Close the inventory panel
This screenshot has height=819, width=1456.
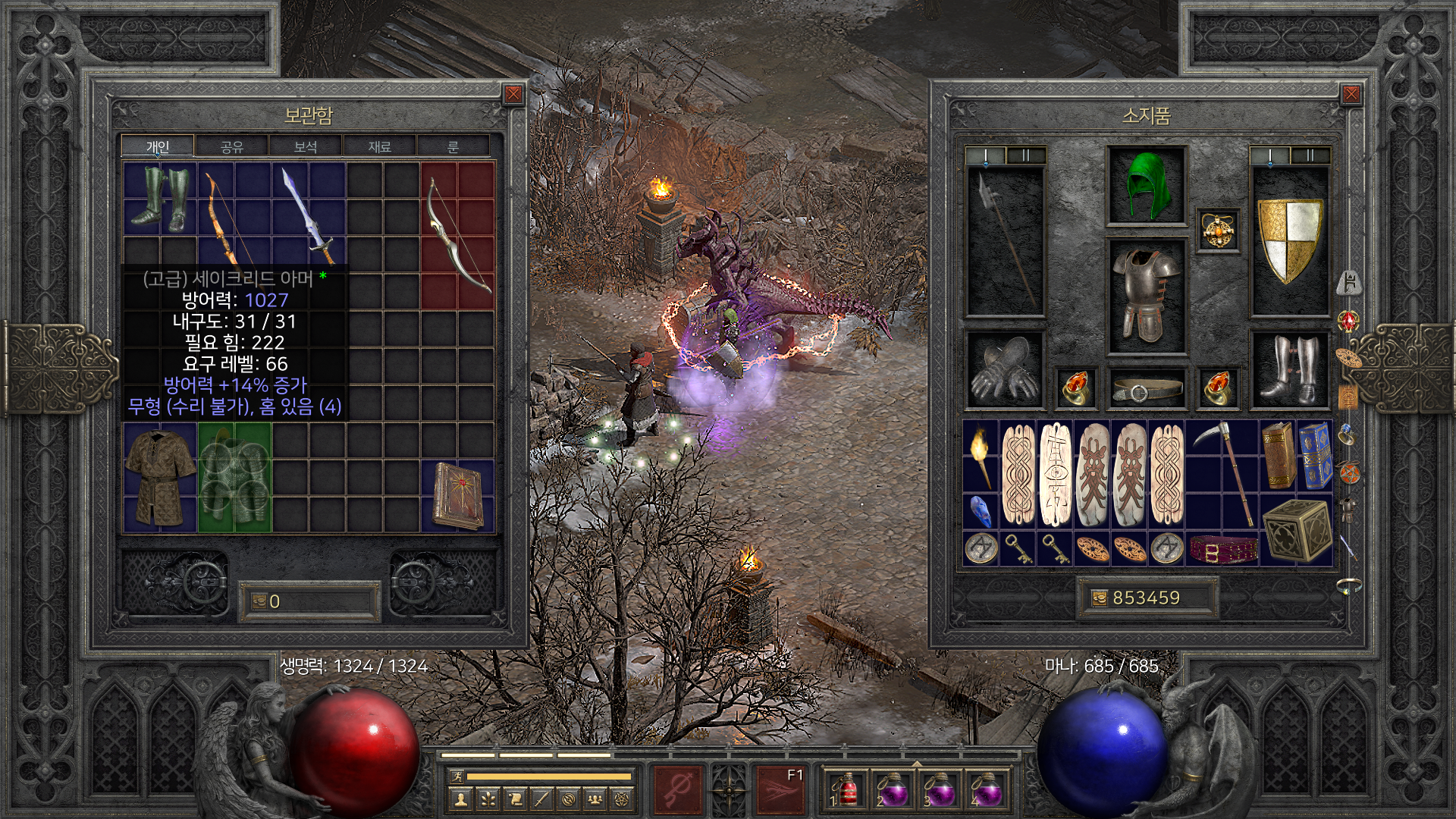click(1351, 94)
